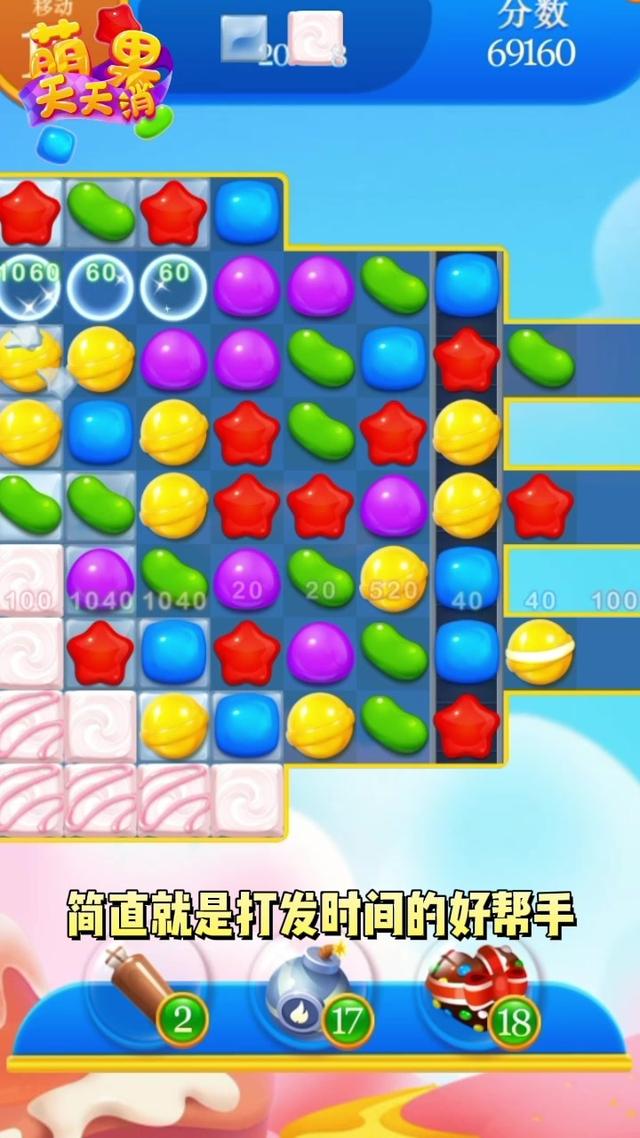Tap the striped yellow candy tile

pyautogui.click(x=540, y=650)
